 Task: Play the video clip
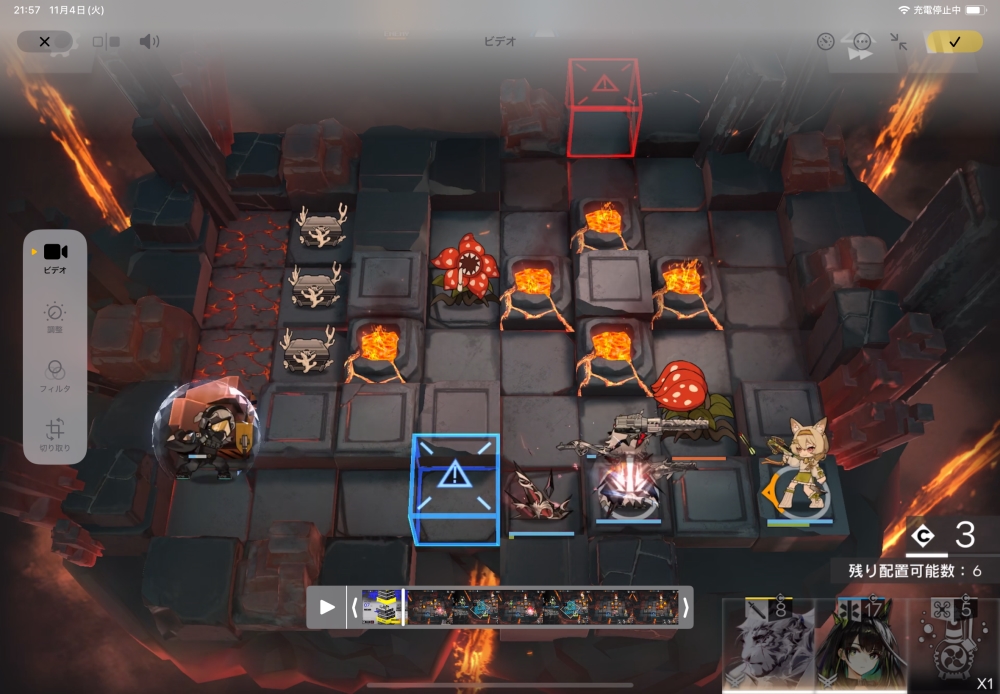[x=327, y=607]
